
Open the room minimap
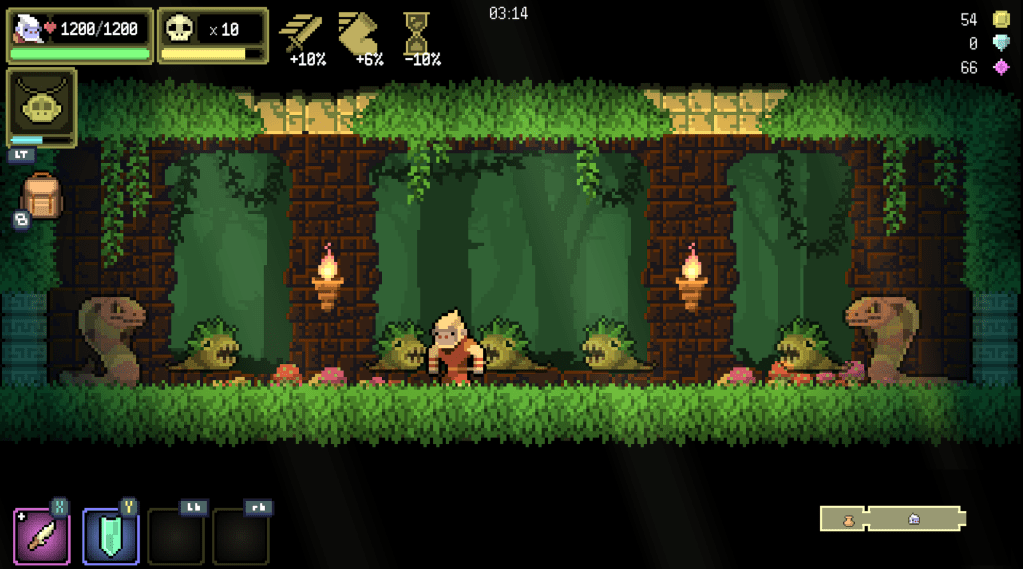click(x=893, y=518)
